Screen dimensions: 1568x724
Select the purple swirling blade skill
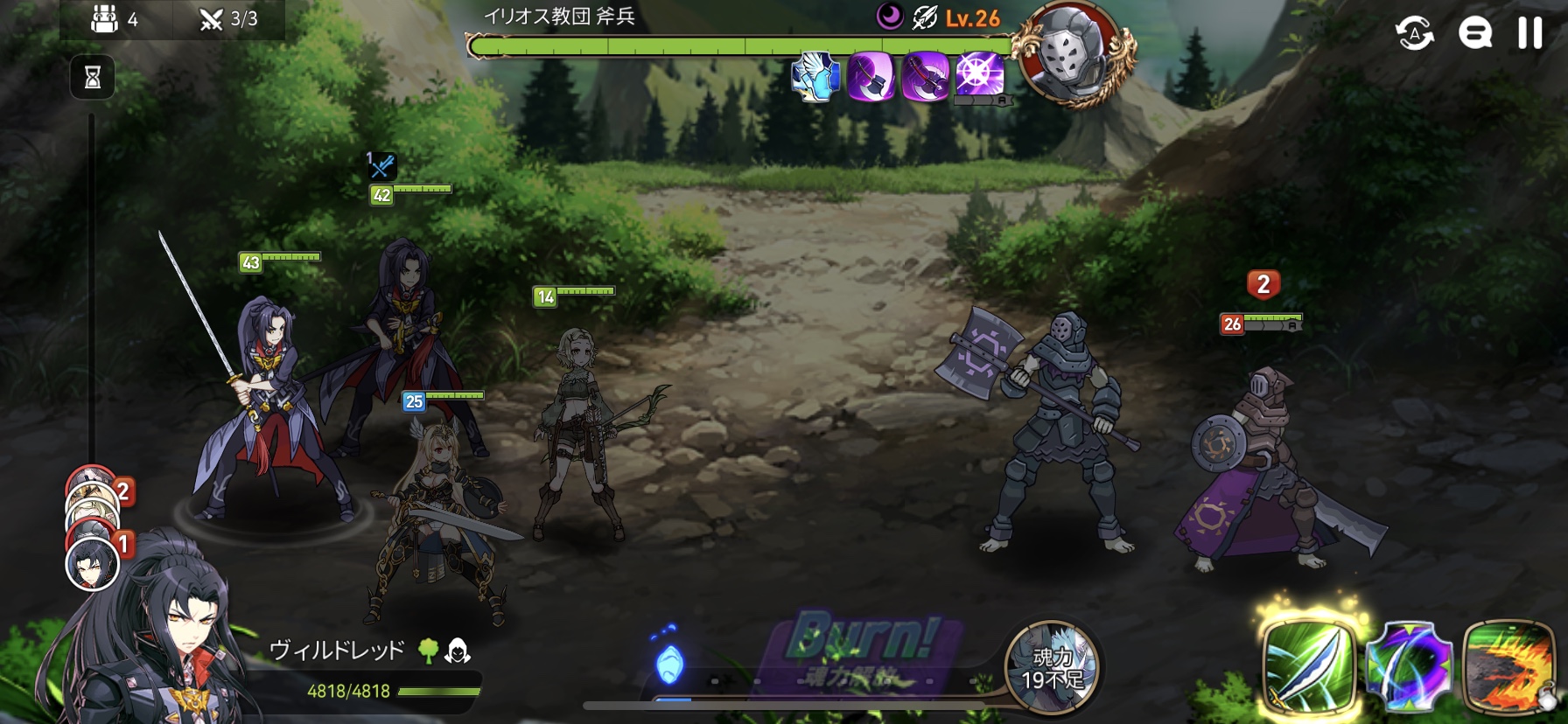point(1408,668)
